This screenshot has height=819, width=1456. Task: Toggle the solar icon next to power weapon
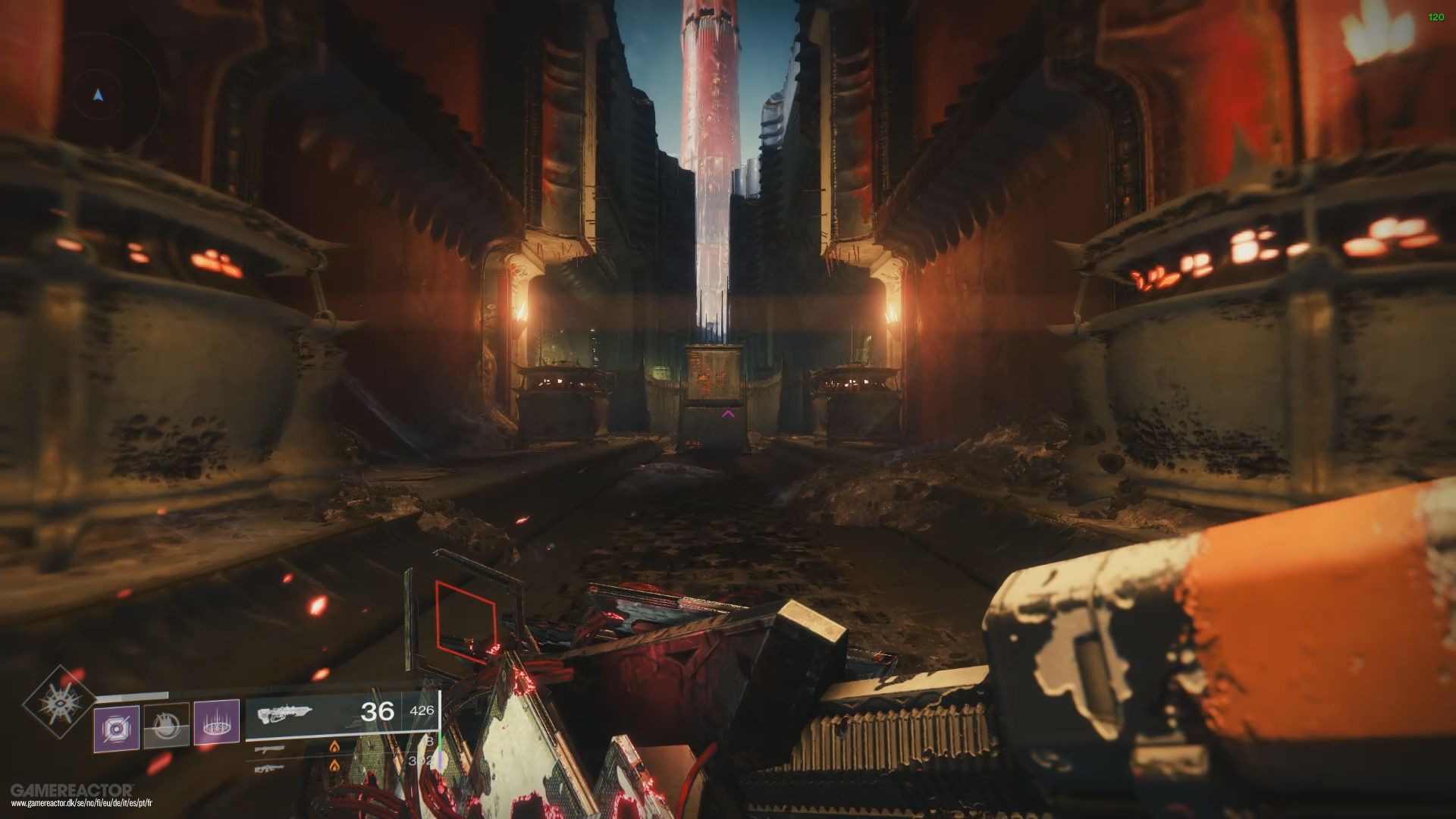(x=334, y=766)
